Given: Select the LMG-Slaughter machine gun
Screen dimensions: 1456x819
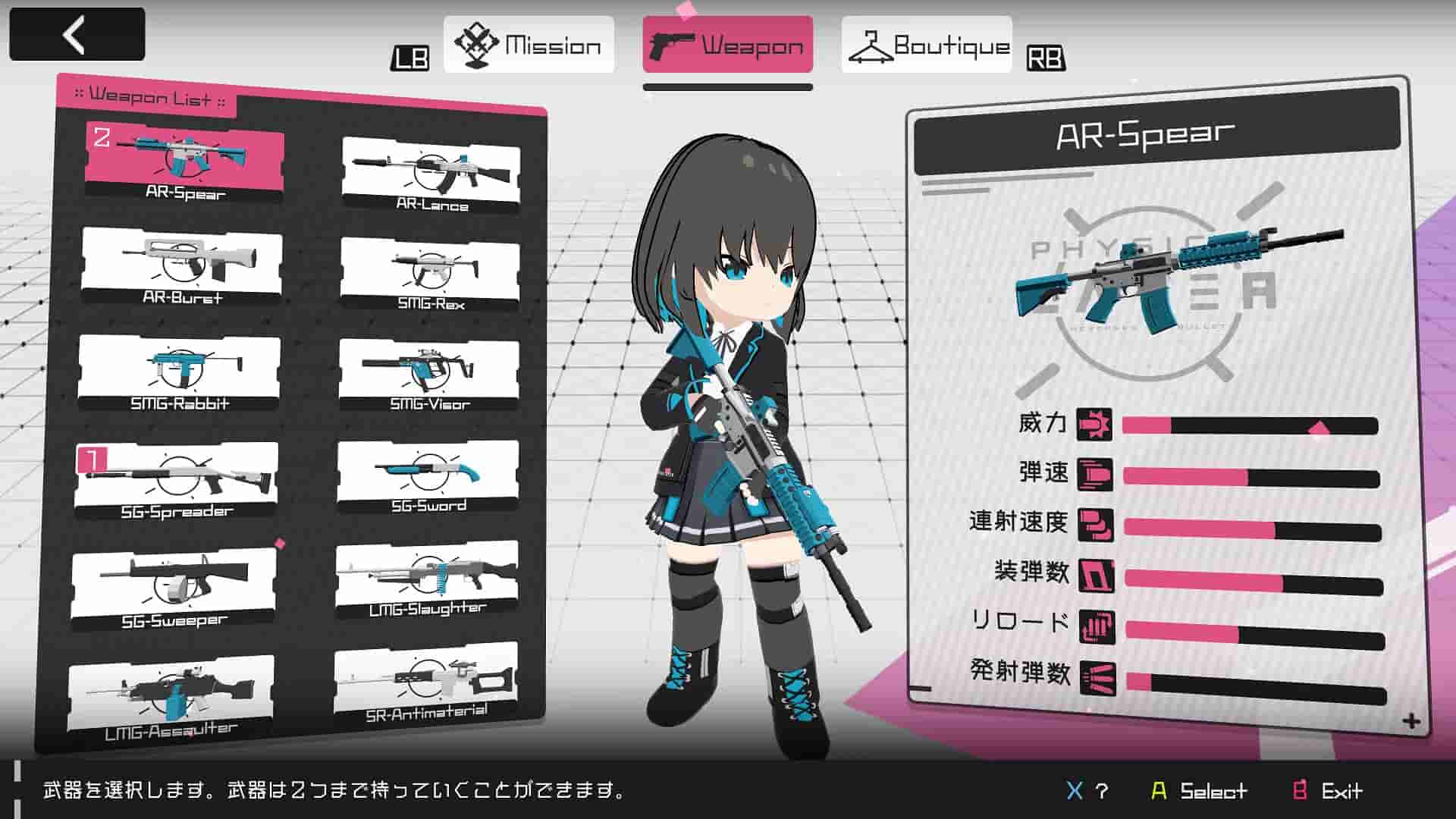Looking at the screenshot, I should (x=427, y=579).
